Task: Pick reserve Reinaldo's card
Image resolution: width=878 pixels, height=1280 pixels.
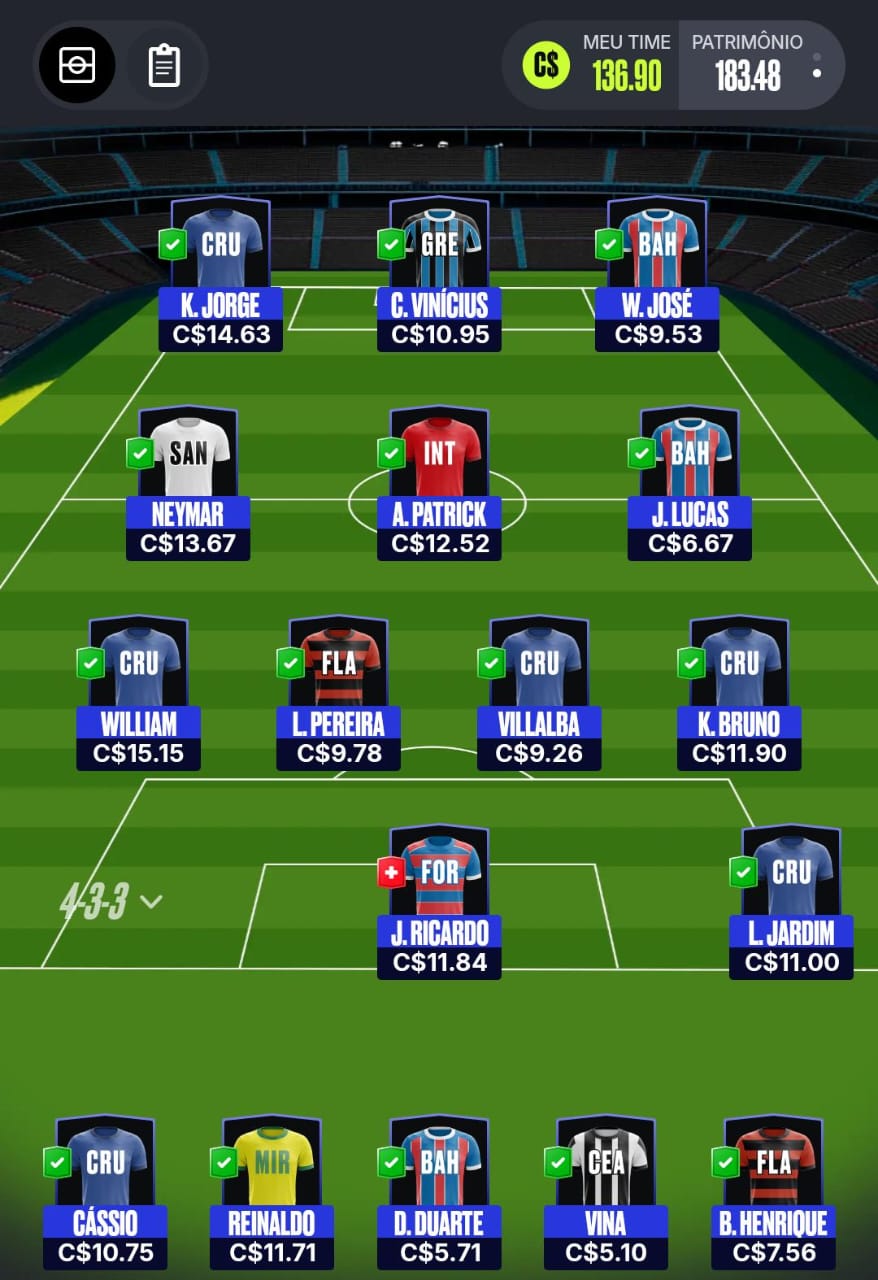Action: (x=272, y=1190)
